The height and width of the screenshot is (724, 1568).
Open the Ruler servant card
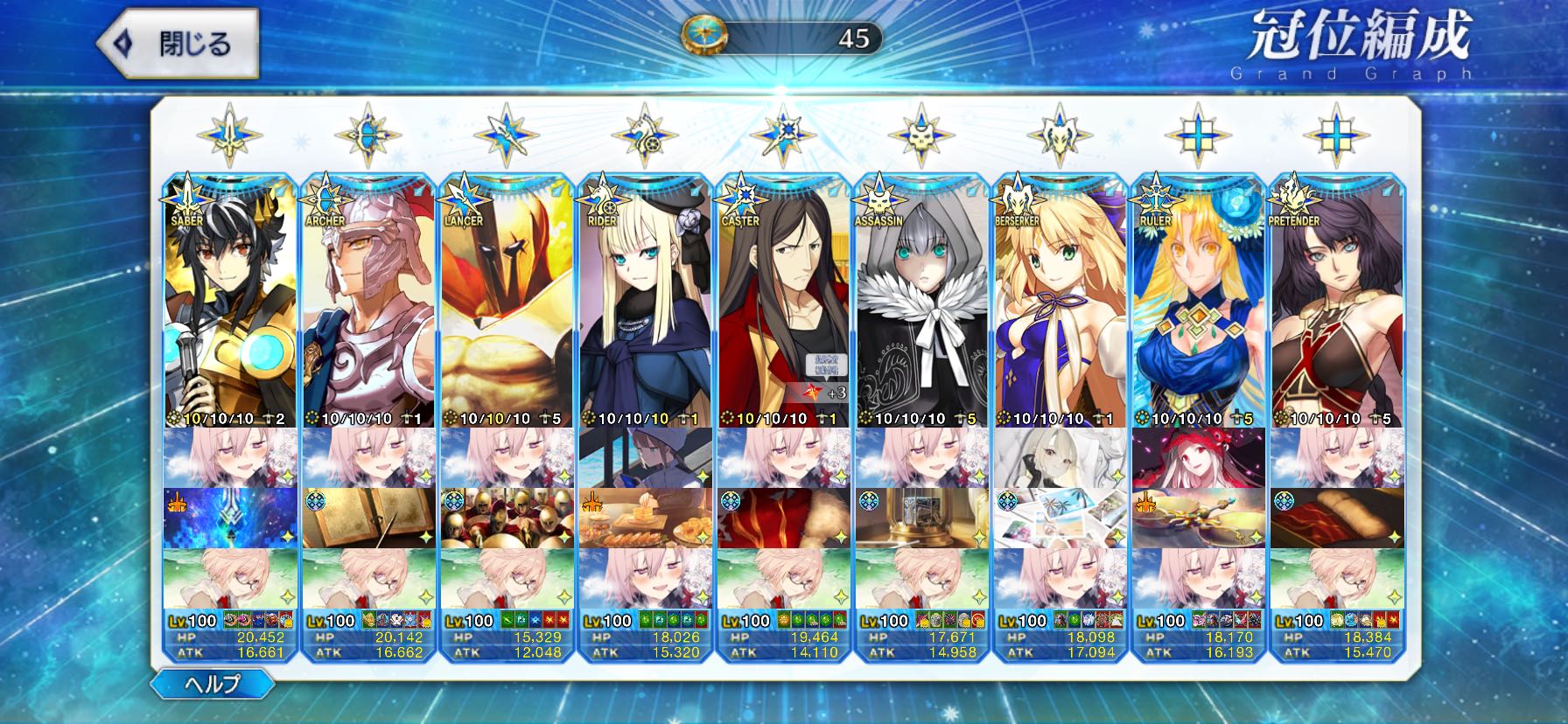pyautogui.click(x=1198, y=306)
